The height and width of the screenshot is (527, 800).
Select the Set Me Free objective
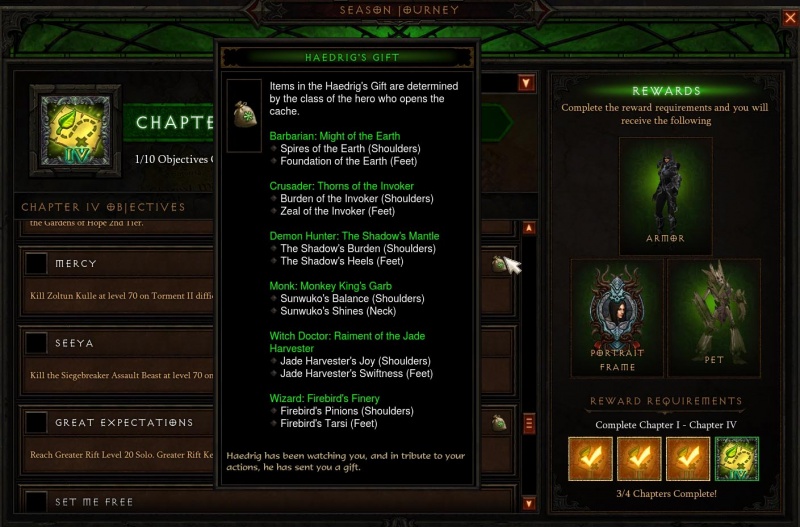point(120,501)
